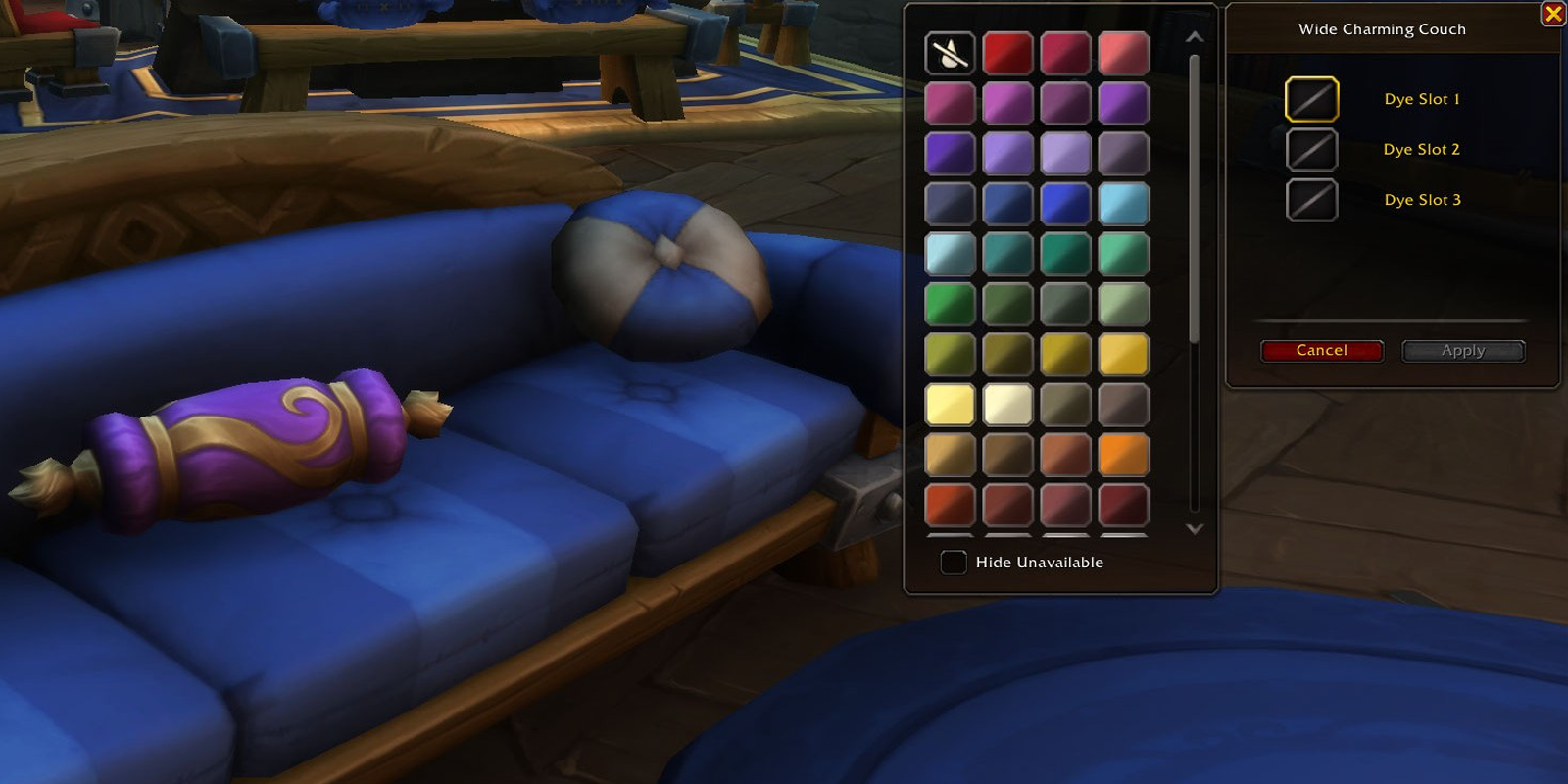Click the scrollbar down arrow
The width and height of the screenshot is (1568, 784).
[1194, 528]
